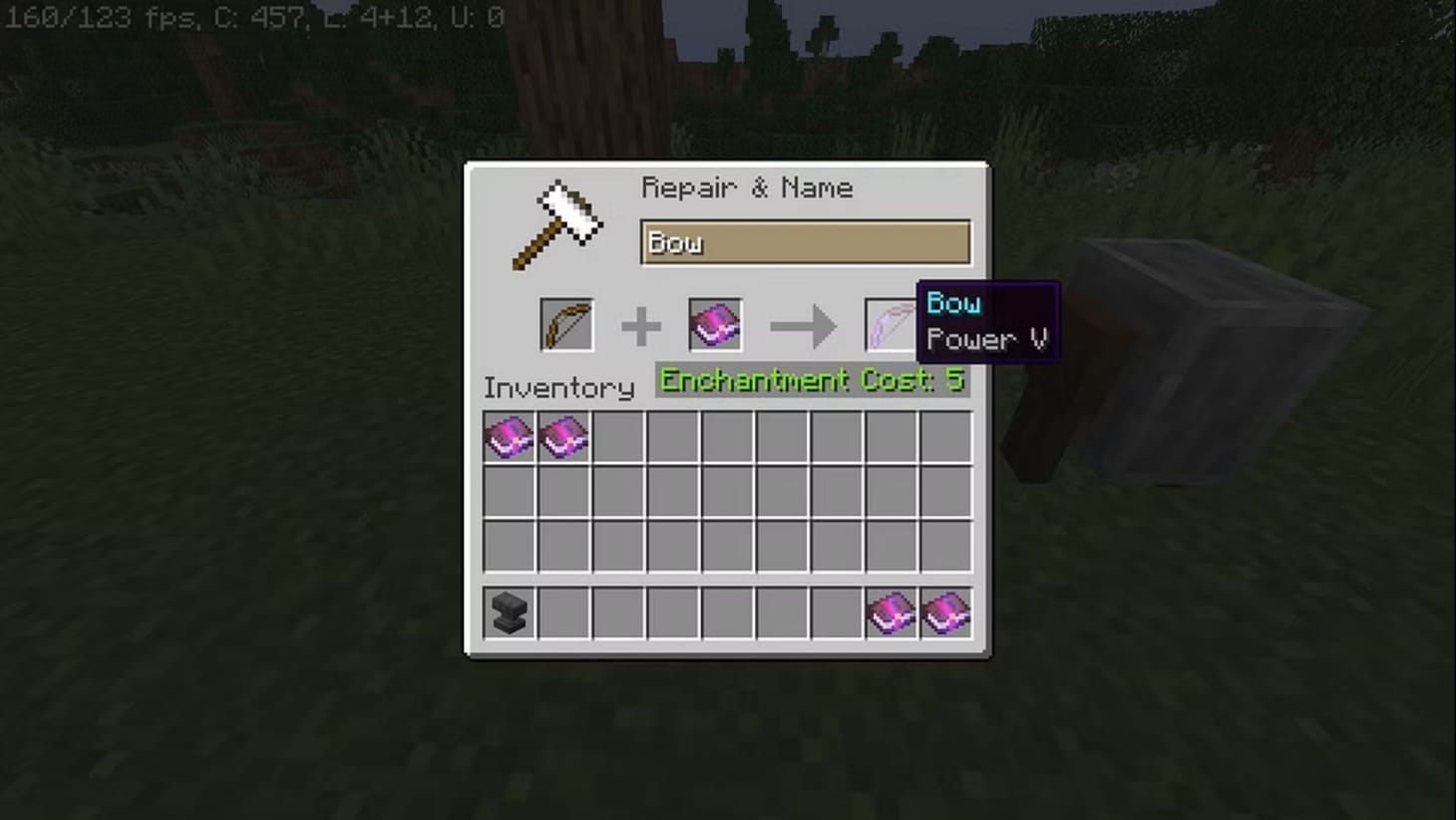This screenshot has height=820, width=1456.
Task: Click the Repair & Name title text
Action: point(749,188)
